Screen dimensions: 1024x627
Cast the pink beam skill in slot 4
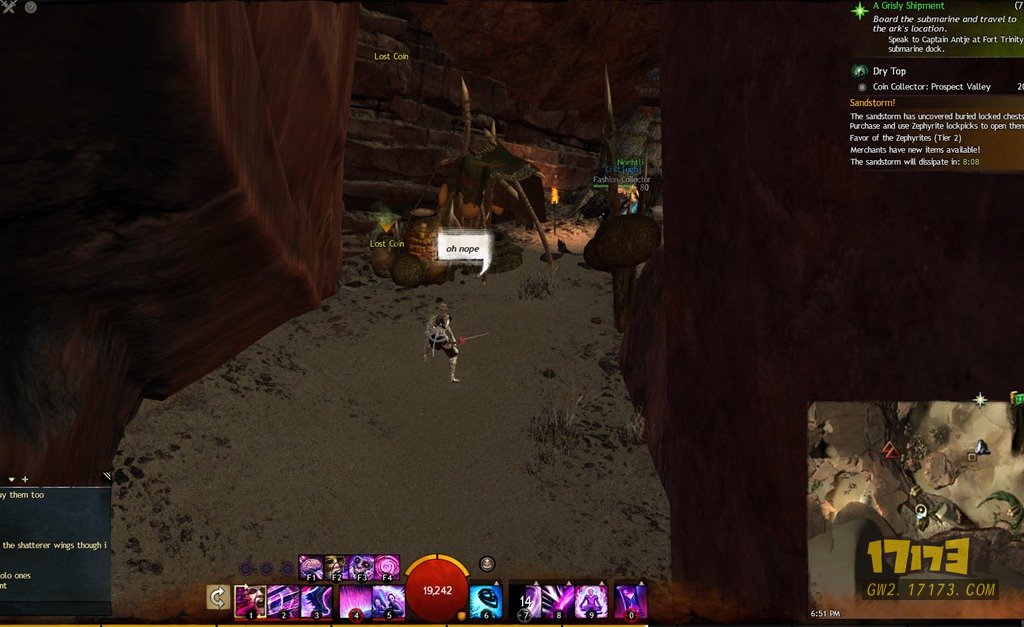(355, 601)
